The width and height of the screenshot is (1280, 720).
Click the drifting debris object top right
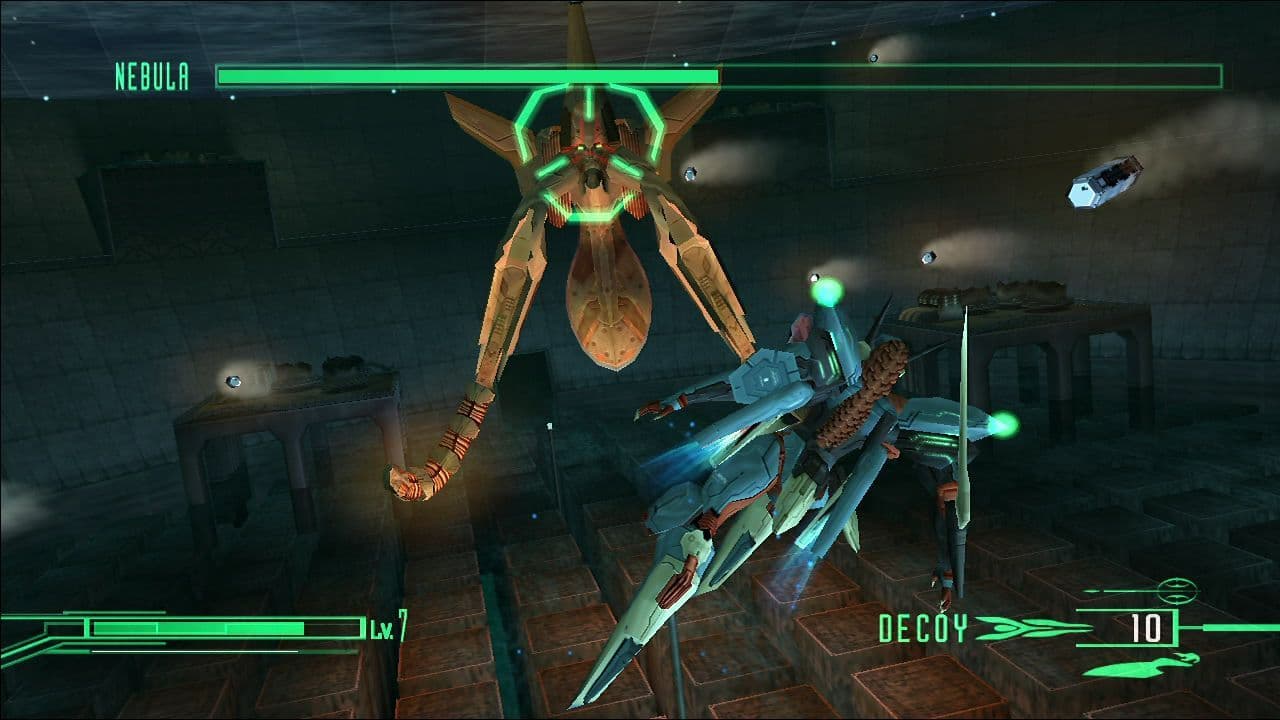(x=1105, y=183)
